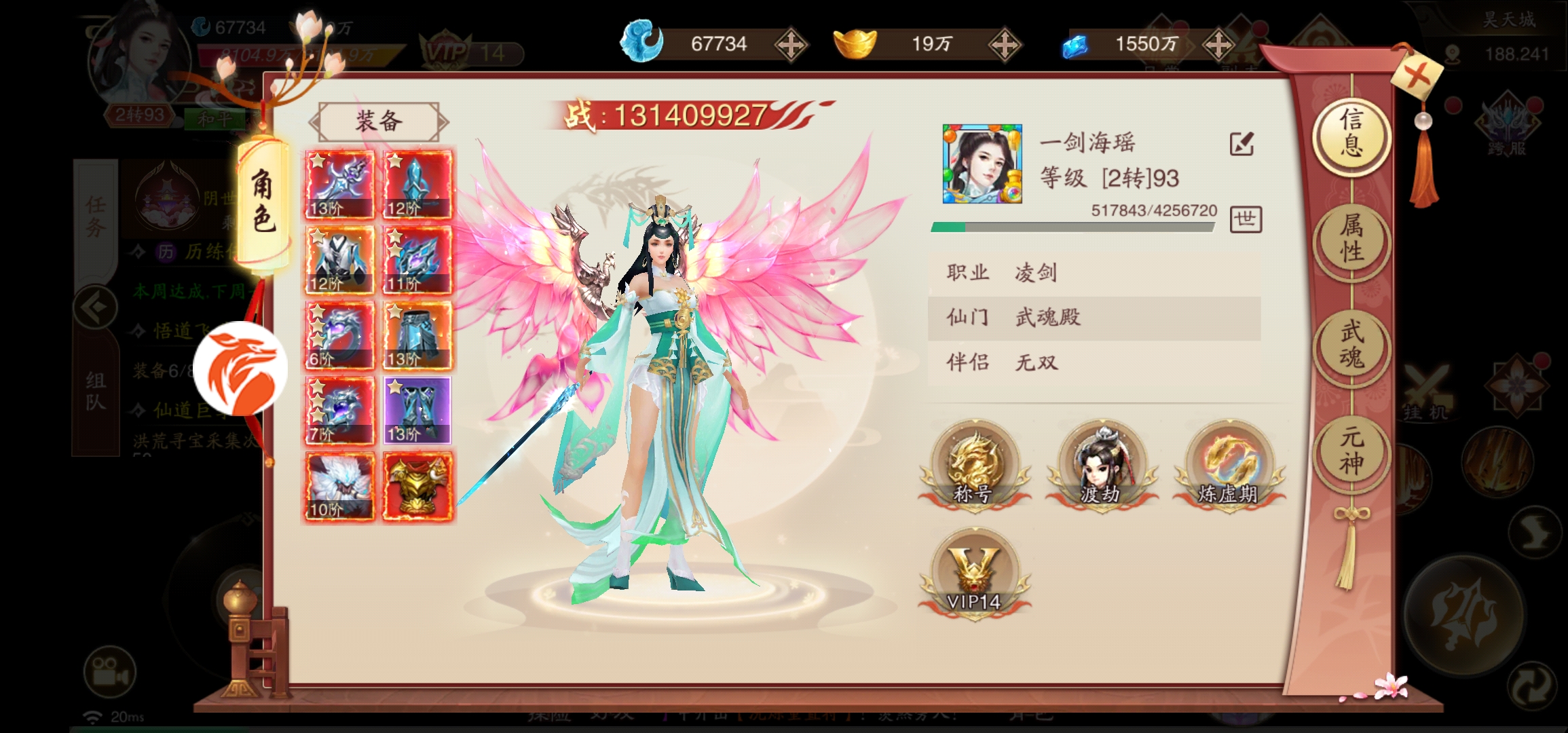The width and height of the screenshot is (1568, 733).
Task: Inspect the 10阶 white feather slot
Action: [339, 487]
